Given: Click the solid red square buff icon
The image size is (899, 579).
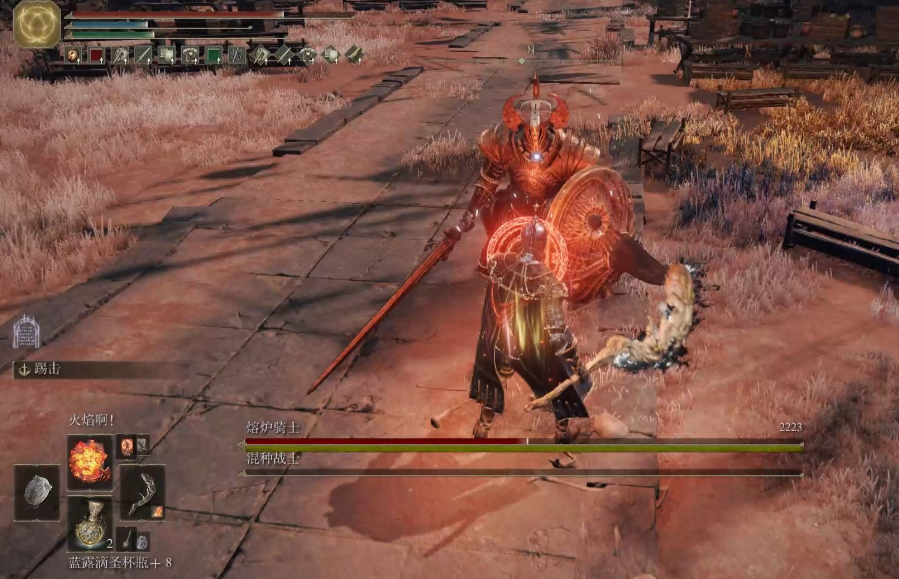Looking at the screenshot, I should 96,55.
